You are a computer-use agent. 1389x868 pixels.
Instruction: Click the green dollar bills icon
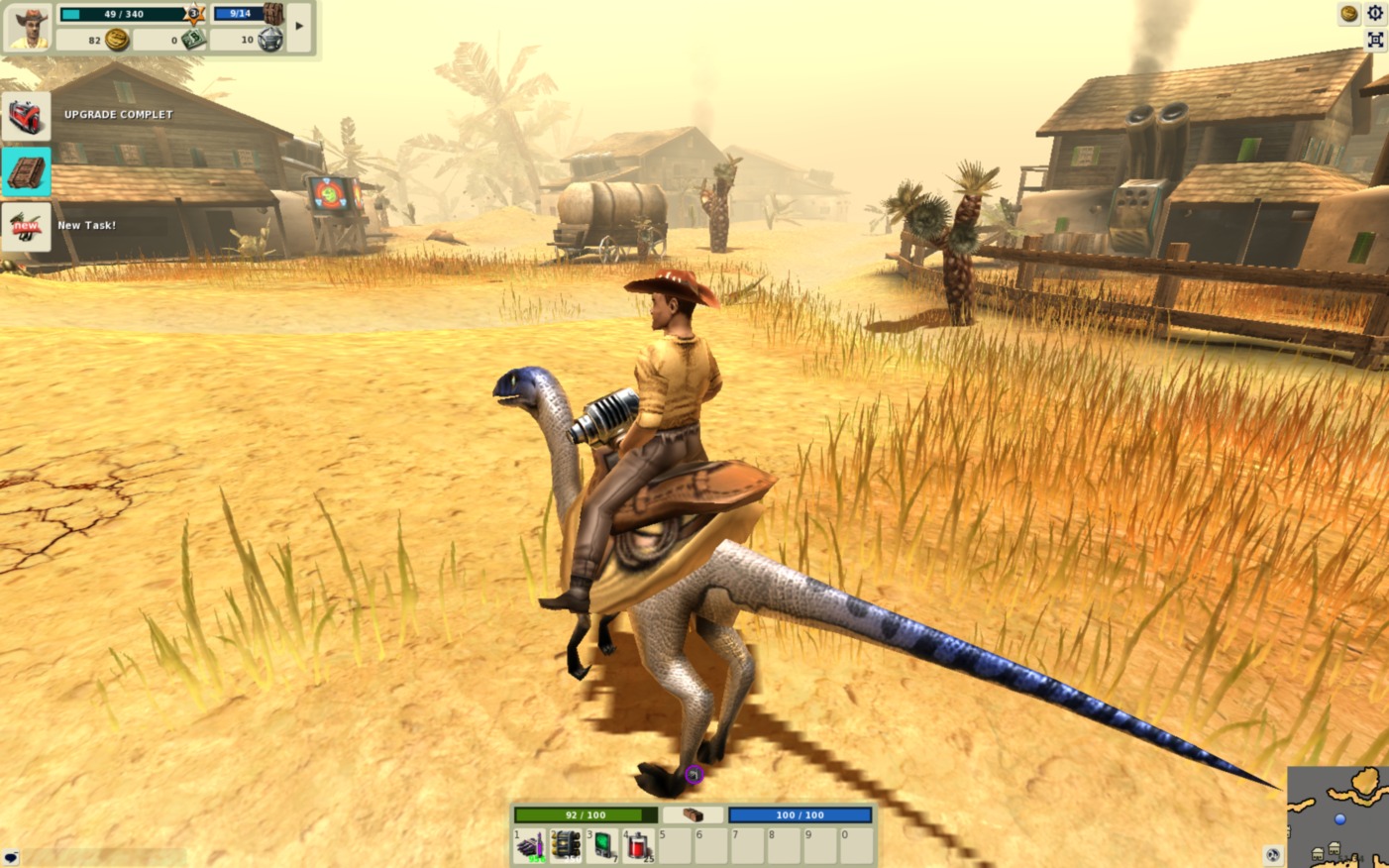[x=193, y=40]
